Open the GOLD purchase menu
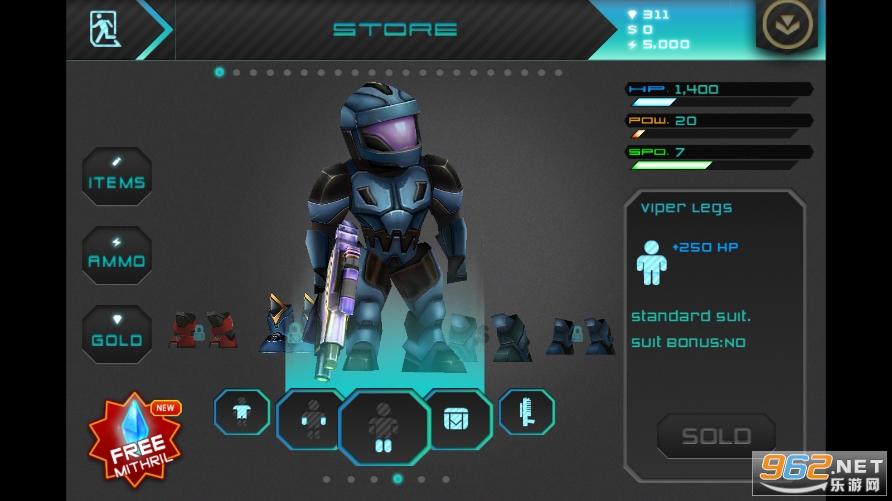892x501 pixels. coord(117,335)
